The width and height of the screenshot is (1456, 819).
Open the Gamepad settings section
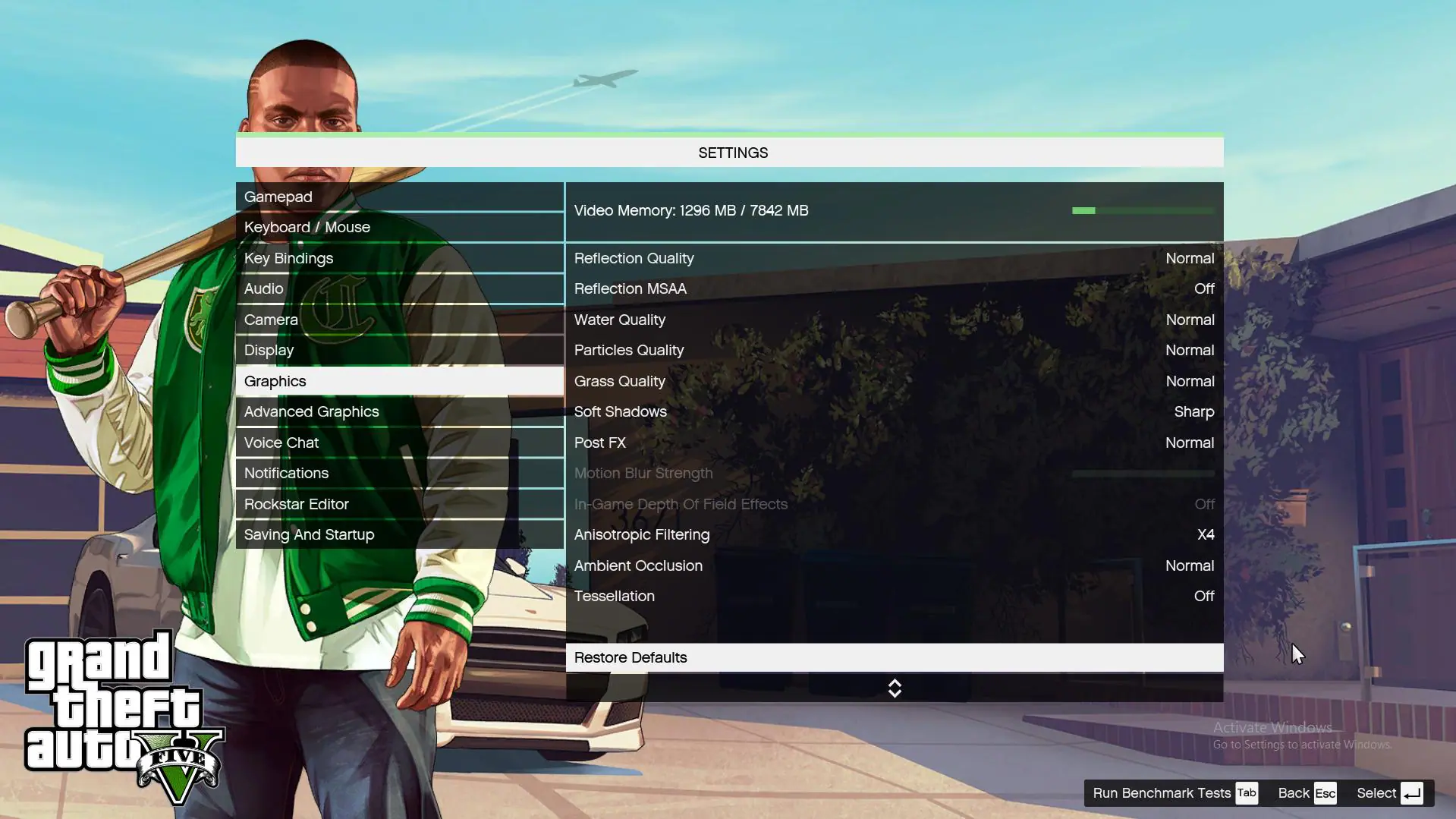[x=278, y=197]
